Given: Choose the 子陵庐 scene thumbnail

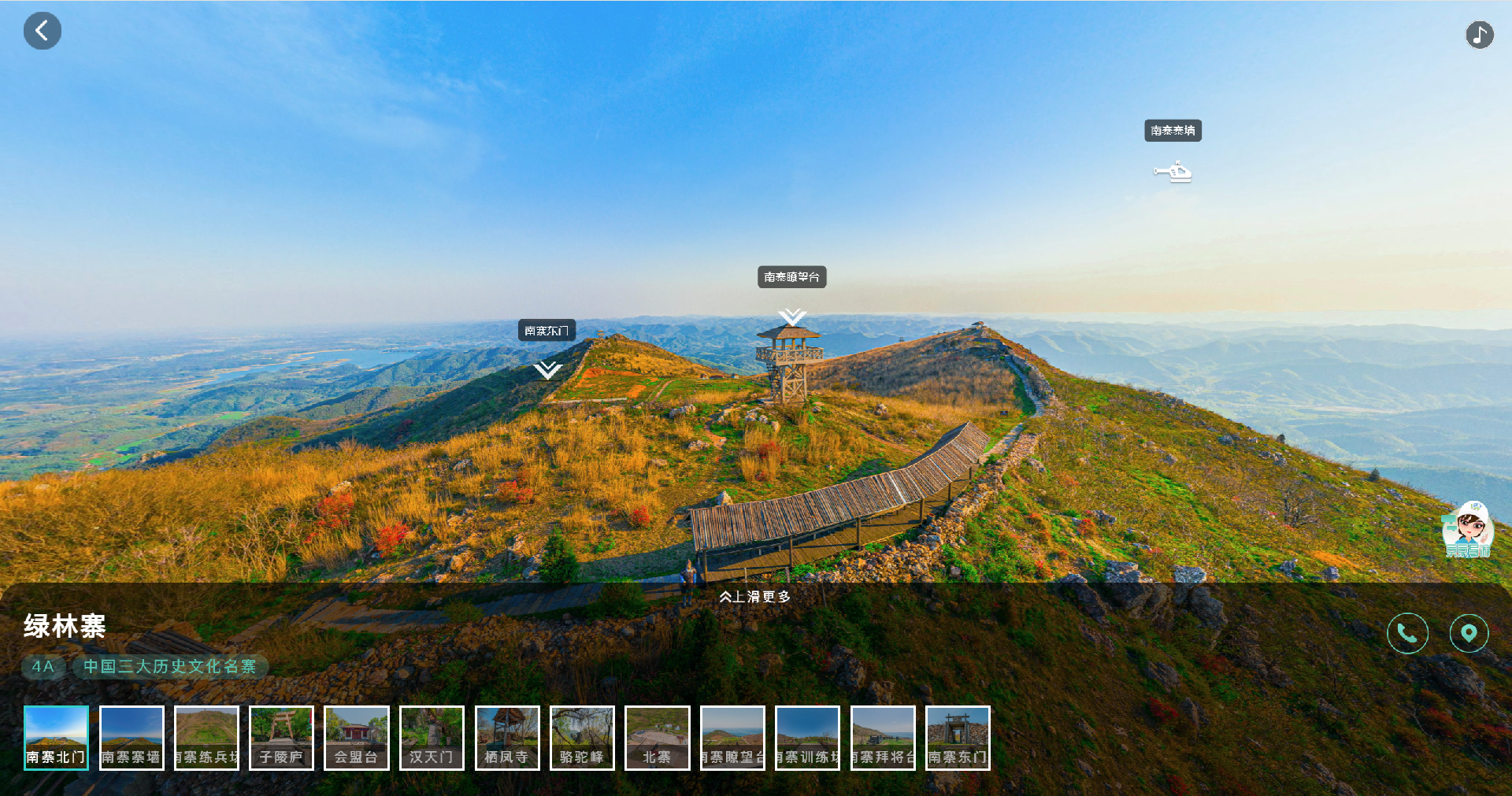Looking at the screenshot, I should point(281,738).
